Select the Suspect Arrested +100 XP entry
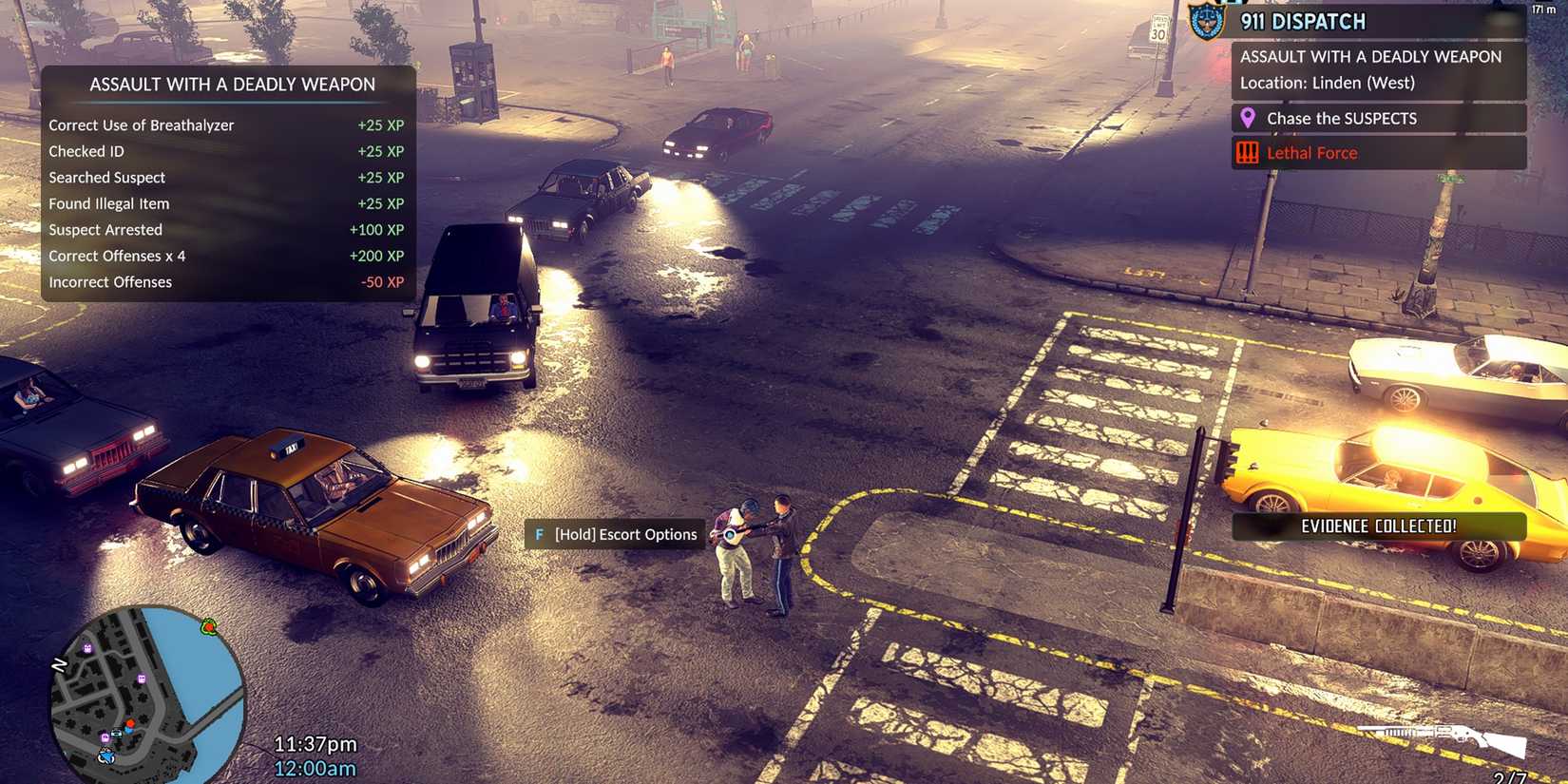The image size is (1568, 784). [226, 229]
